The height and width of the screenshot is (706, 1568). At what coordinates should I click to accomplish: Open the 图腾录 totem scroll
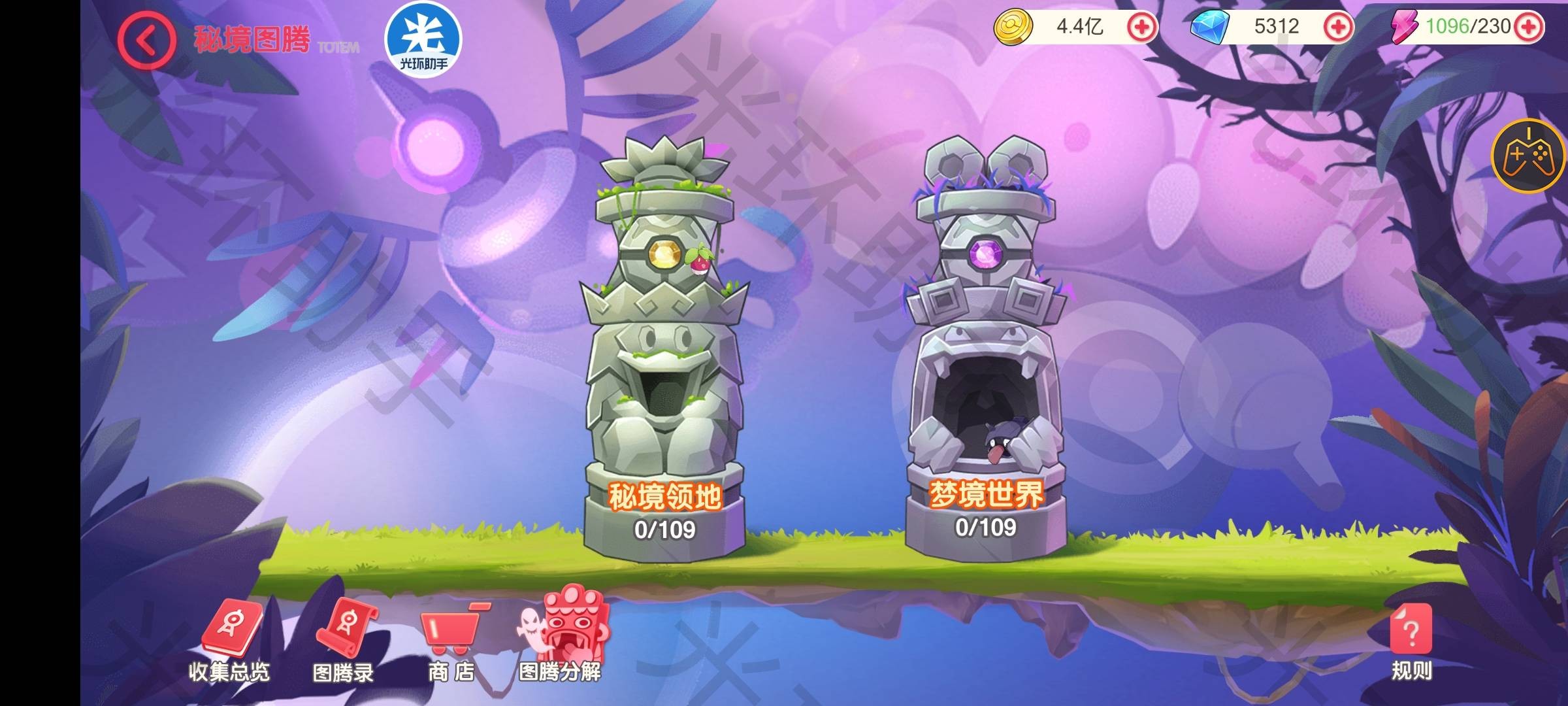344,642
